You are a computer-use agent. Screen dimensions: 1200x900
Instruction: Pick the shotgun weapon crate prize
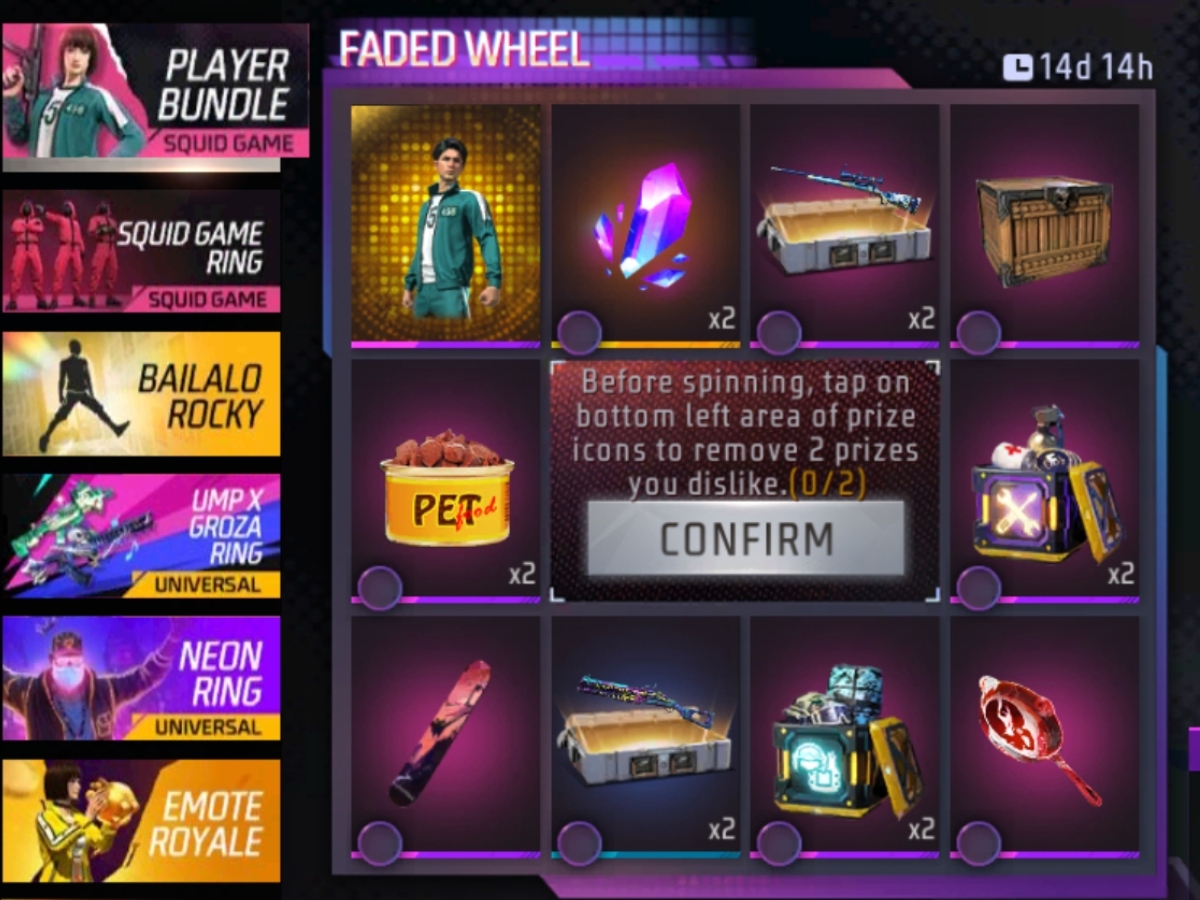pyautogui.click(x=645, y=736)
